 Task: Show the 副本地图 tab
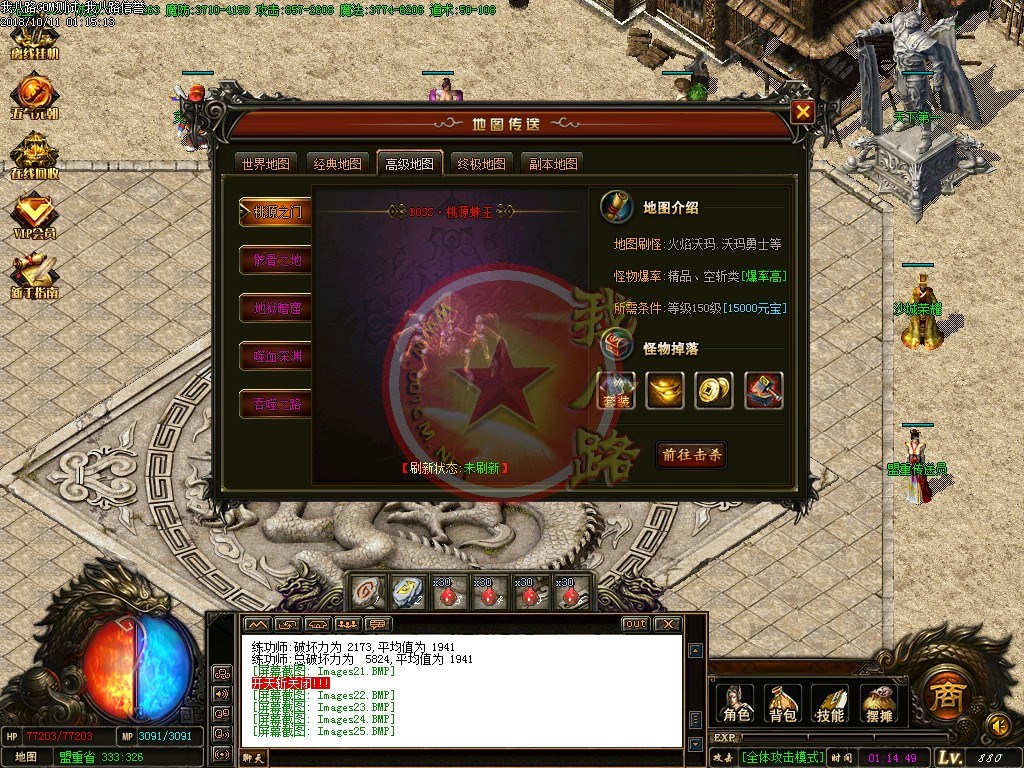(x=553, y=164)
